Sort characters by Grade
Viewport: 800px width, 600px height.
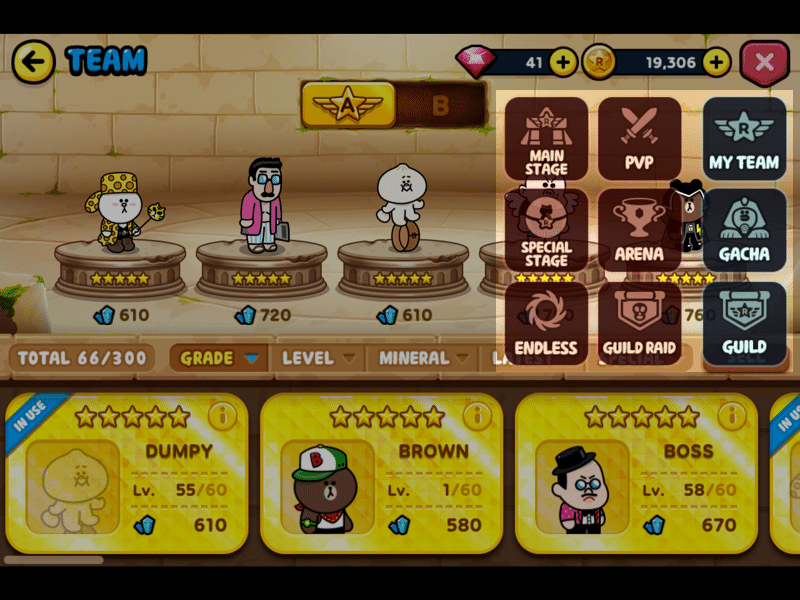220,358
